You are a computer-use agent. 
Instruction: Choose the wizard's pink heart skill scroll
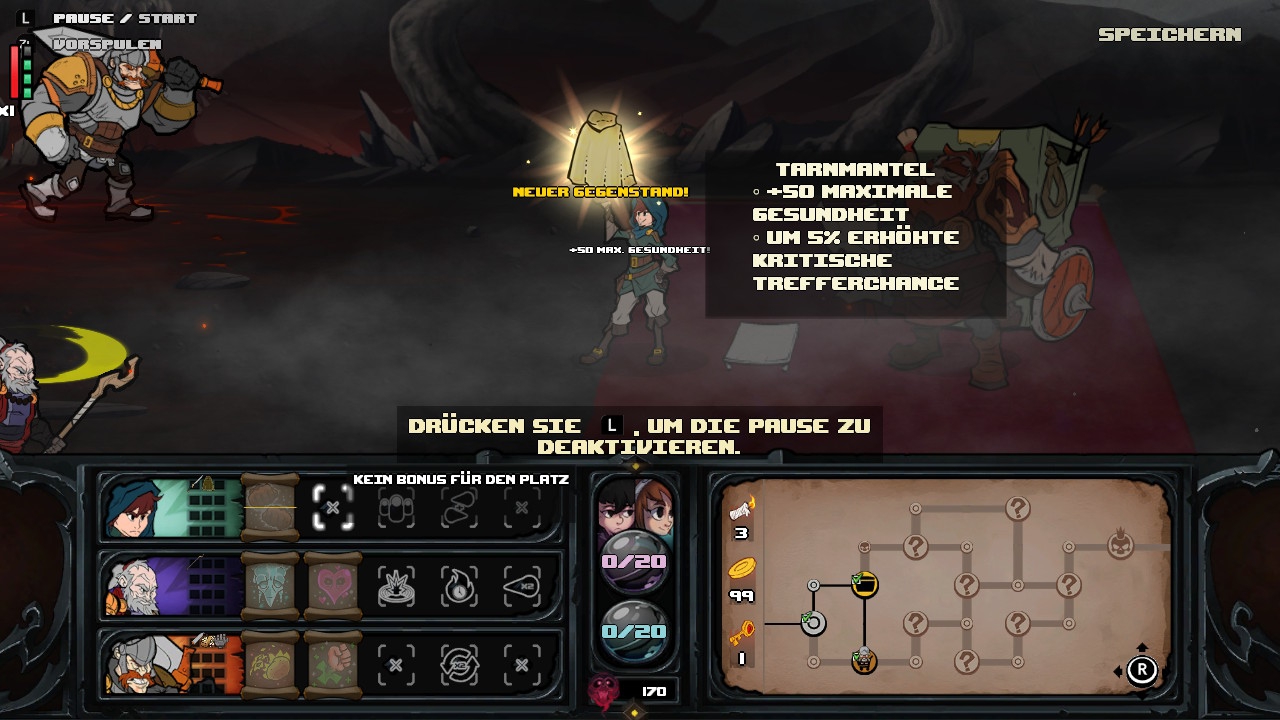pyautogui.click(x=332, y=587)
